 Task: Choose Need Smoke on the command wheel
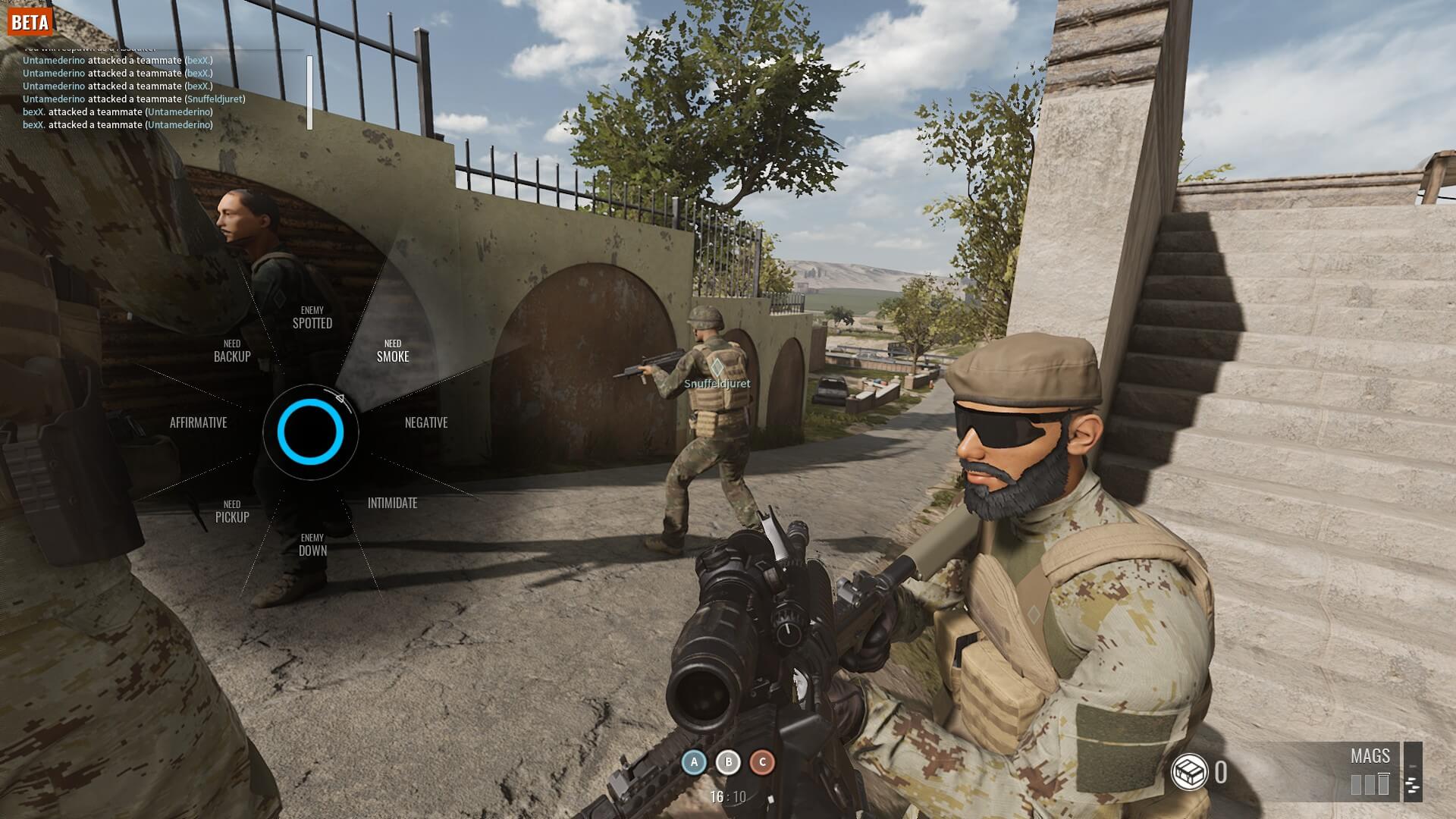click(393, 352)
